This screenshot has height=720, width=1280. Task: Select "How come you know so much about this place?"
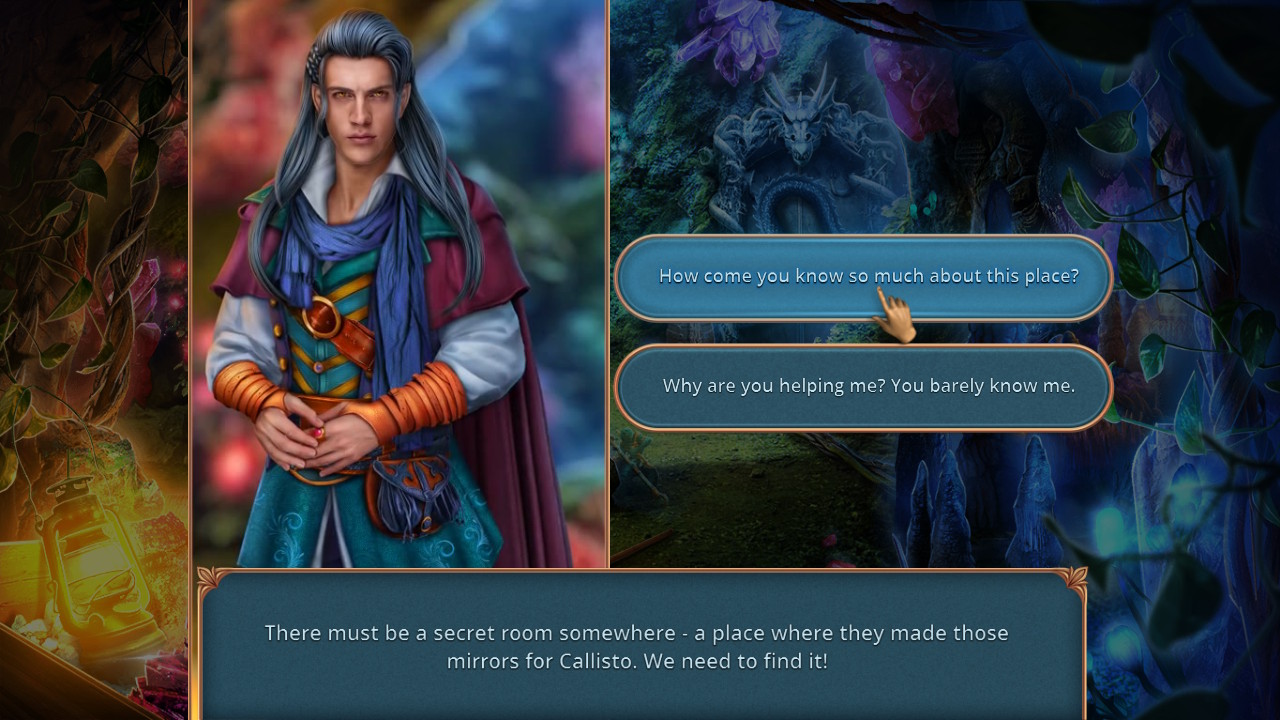point(862,276)
